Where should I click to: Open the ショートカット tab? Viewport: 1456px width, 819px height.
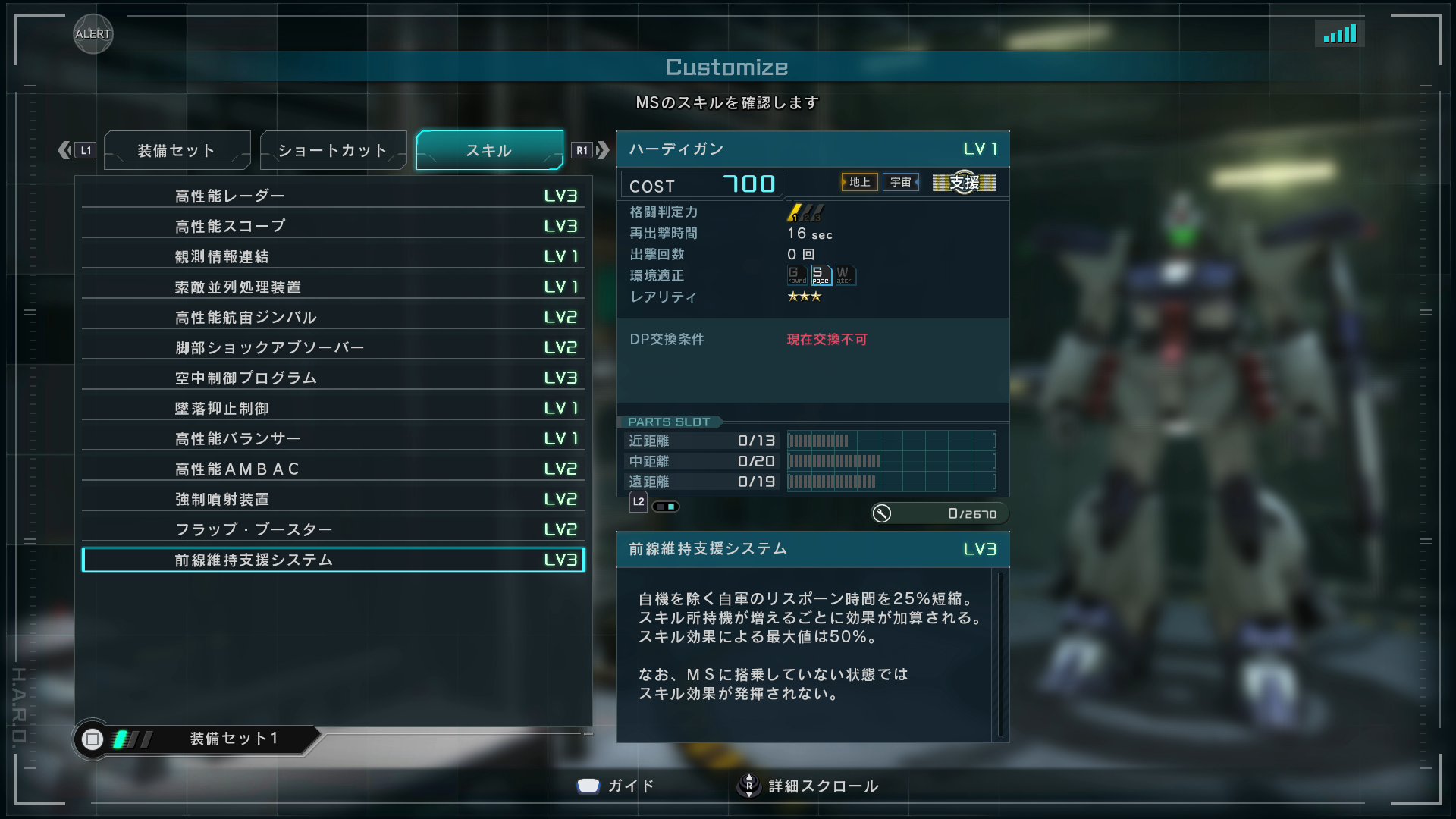point(333,150)
